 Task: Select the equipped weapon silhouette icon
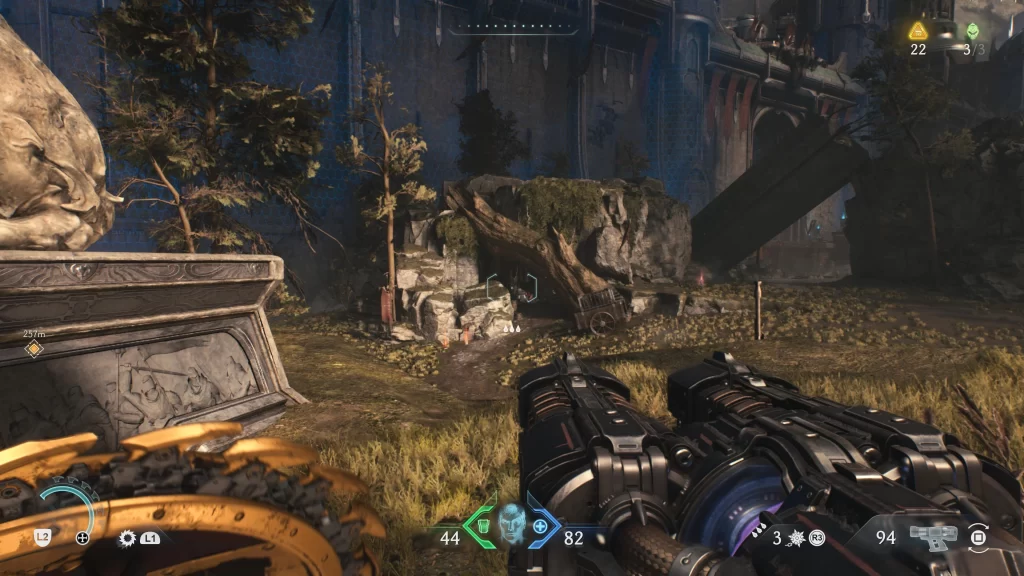933,536
